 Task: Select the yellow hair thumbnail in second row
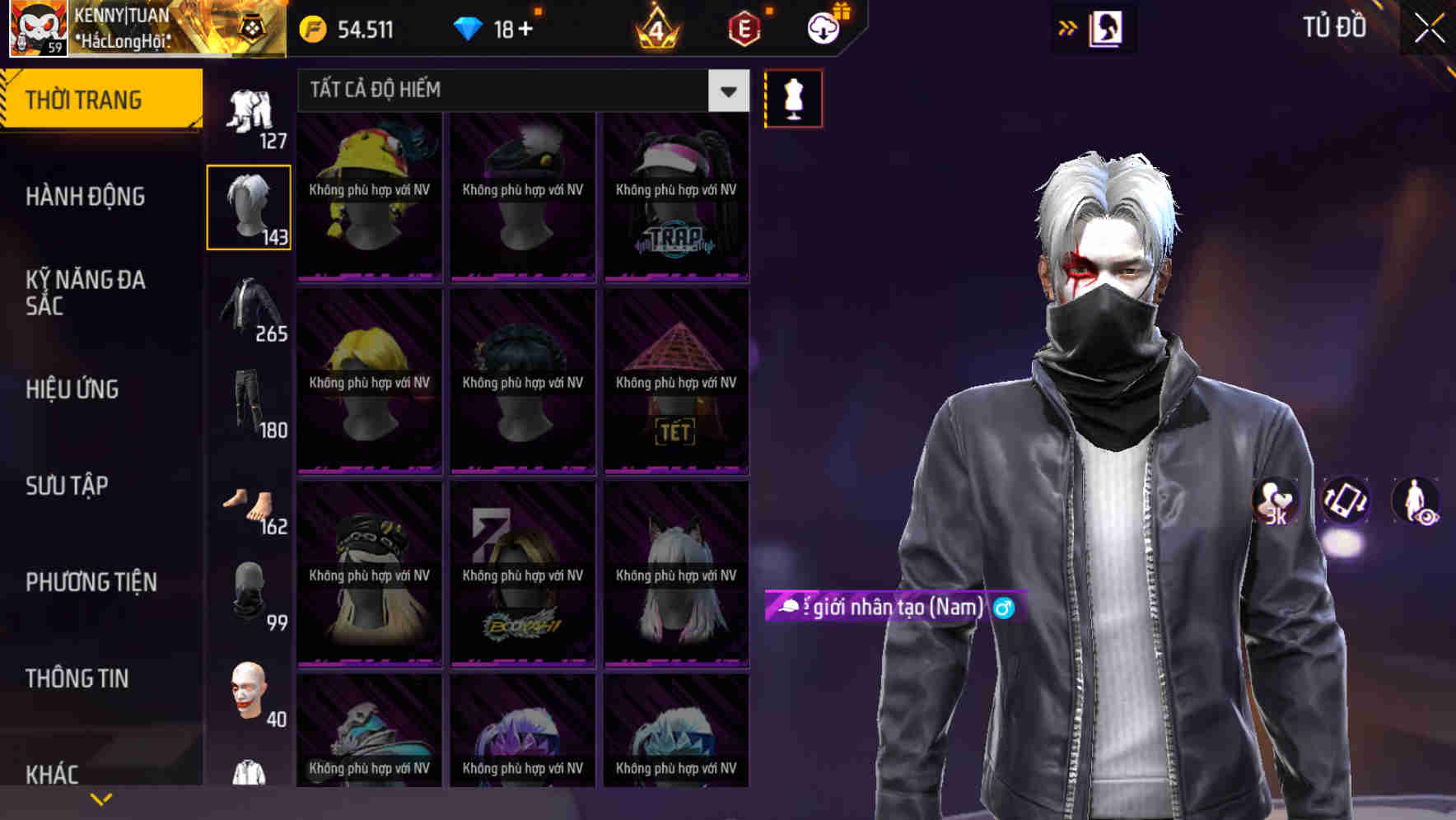point(369,381)
